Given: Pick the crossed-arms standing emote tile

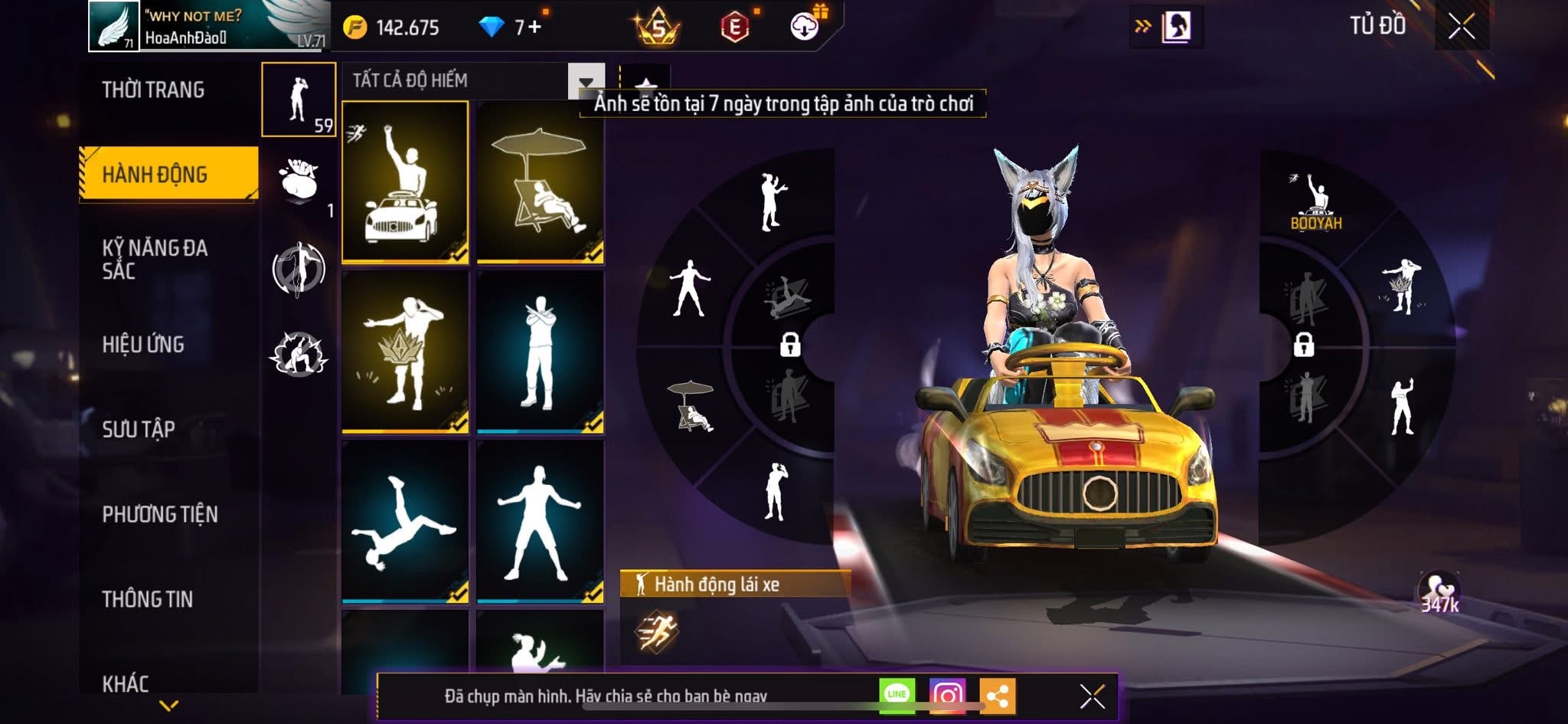Looking at the screenshot, I should tap(540, 352).
